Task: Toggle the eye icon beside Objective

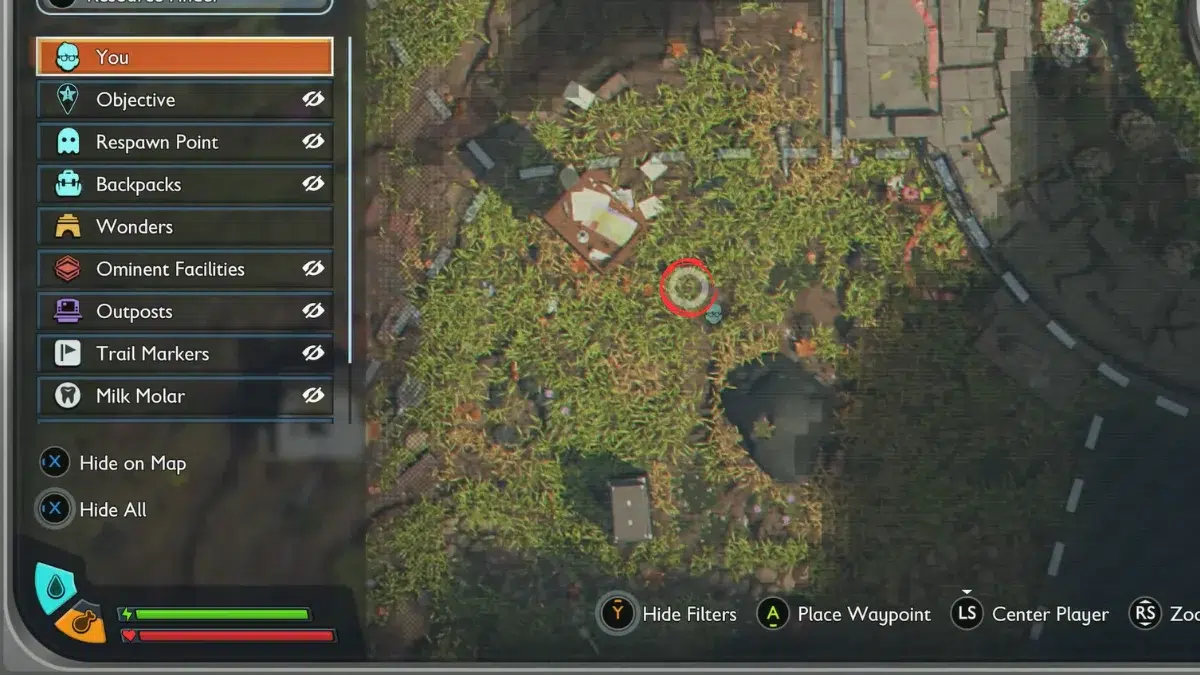Action: (314, 99)
